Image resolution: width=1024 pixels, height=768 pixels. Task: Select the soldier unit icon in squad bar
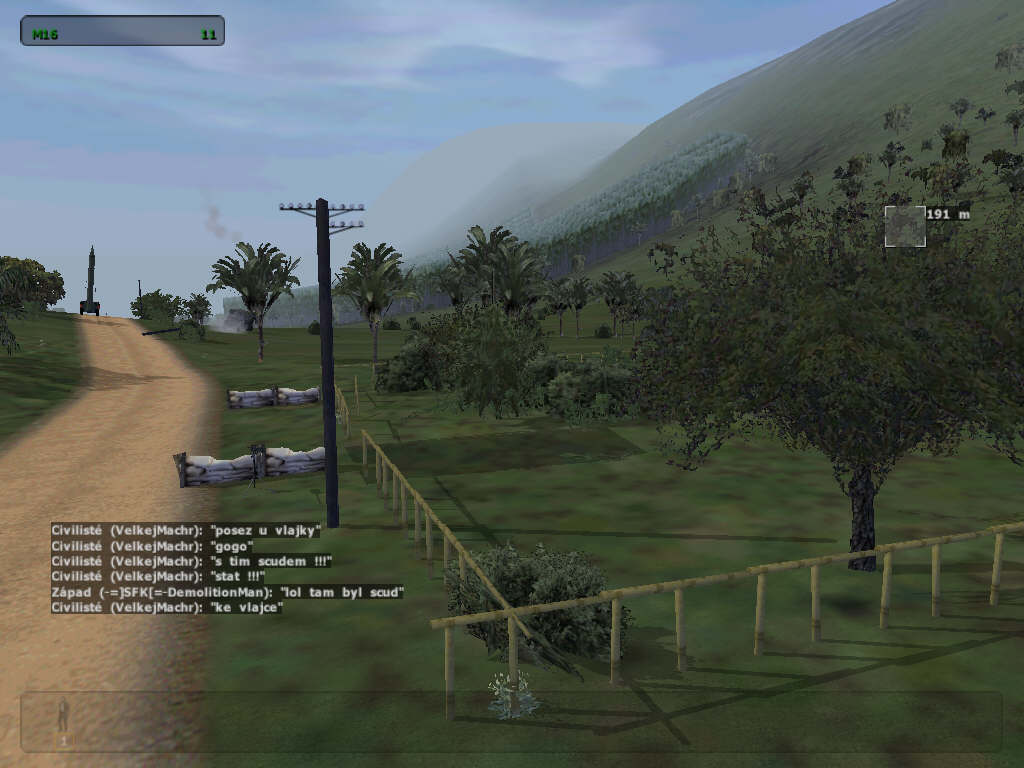[x=63, y=716]
